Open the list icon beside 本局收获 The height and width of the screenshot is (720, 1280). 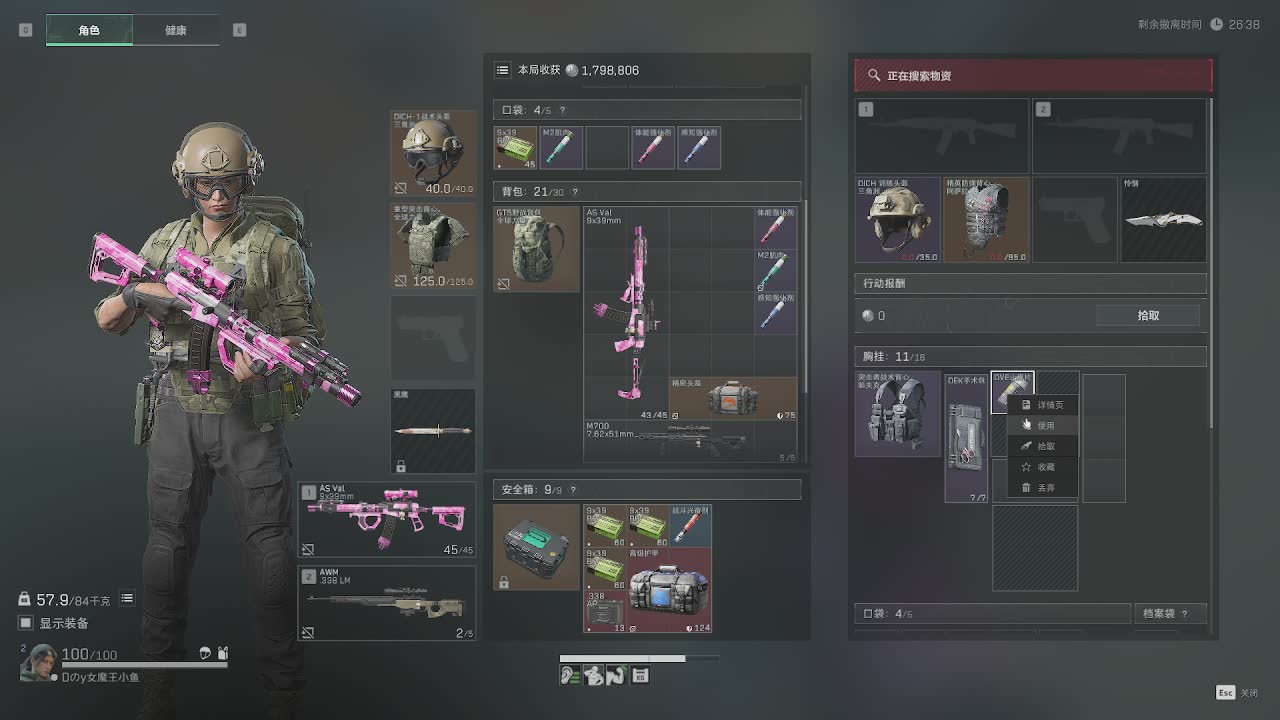pyautogui.click(x=503, y=70)
